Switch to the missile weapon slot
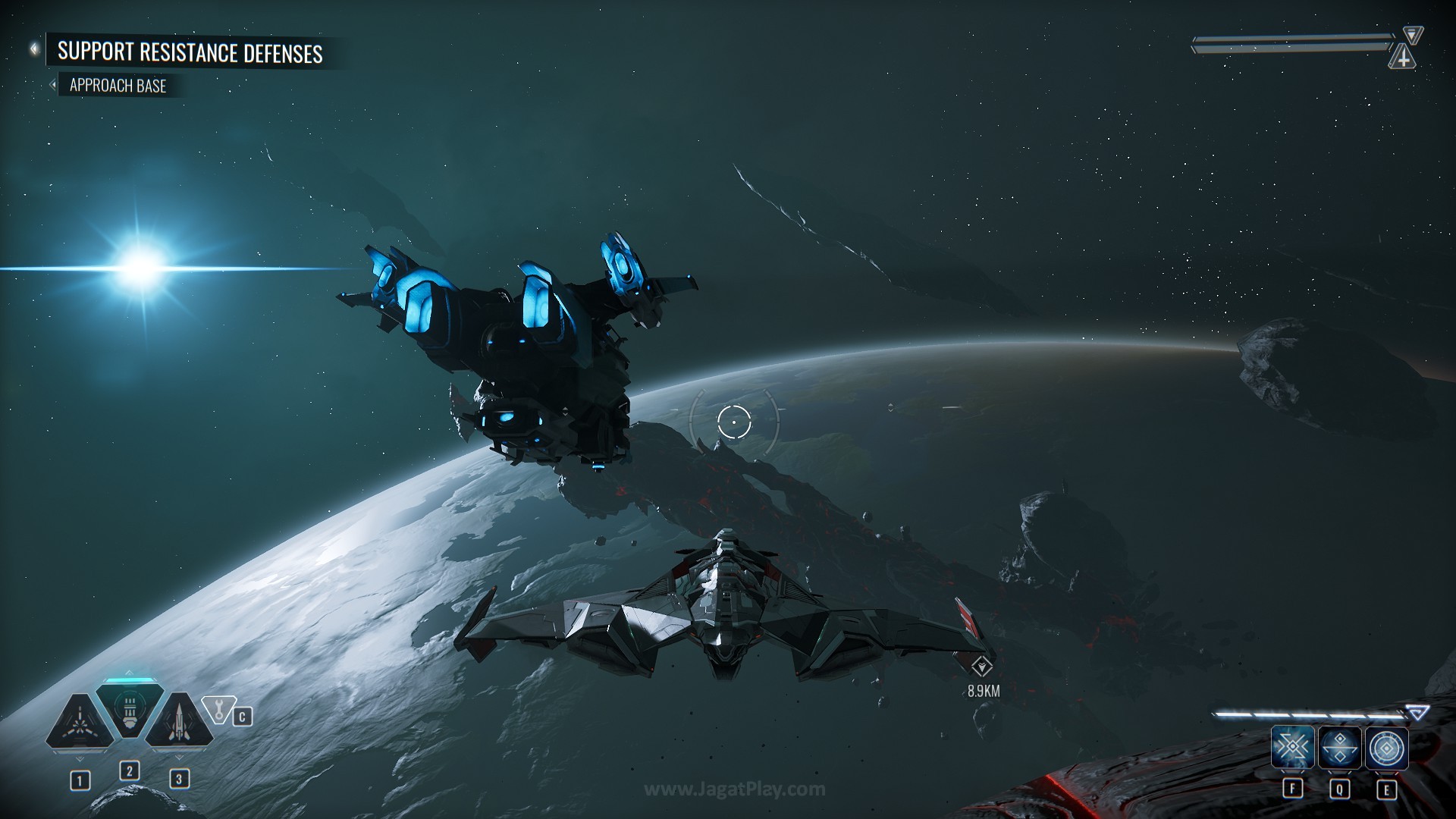Viewport: 1456px width, 819px height. tap(179, 722)
